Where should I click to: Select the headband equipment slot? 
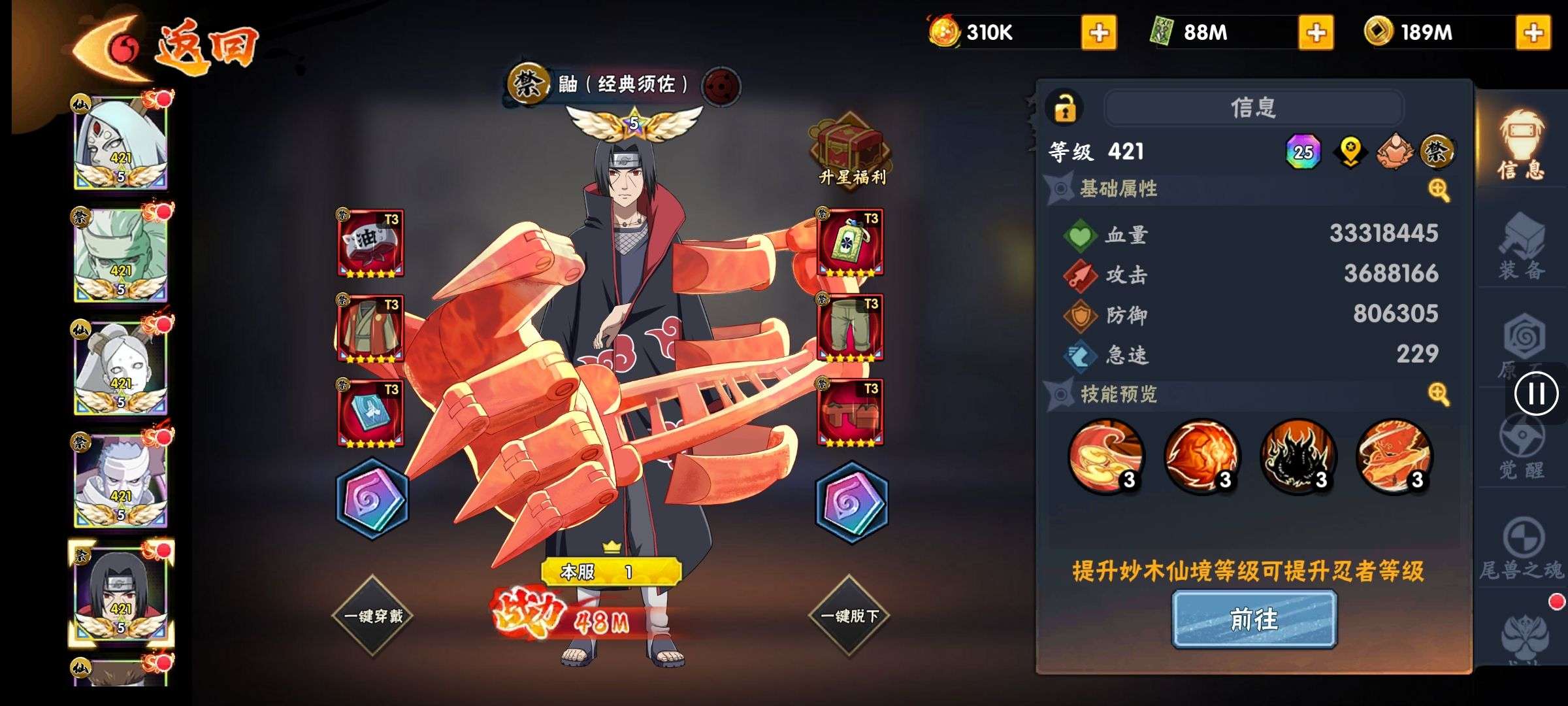[370, 243]
